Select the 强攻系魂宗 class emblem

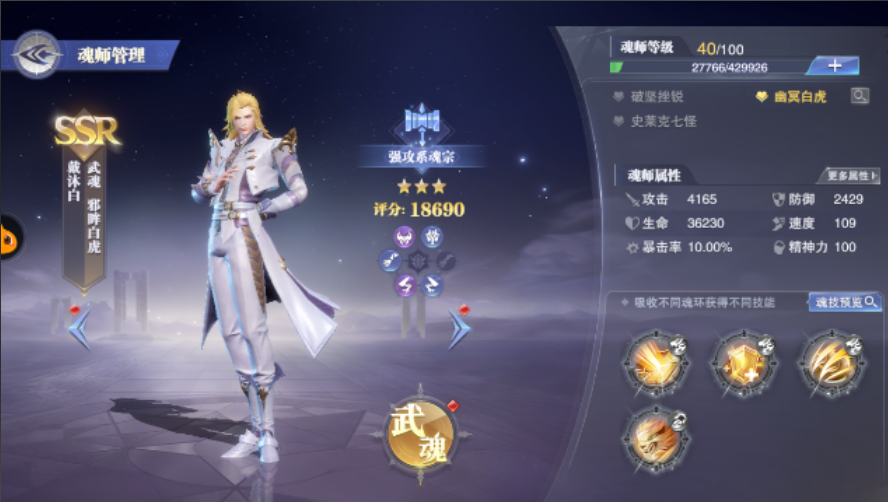tap(421, 124)
